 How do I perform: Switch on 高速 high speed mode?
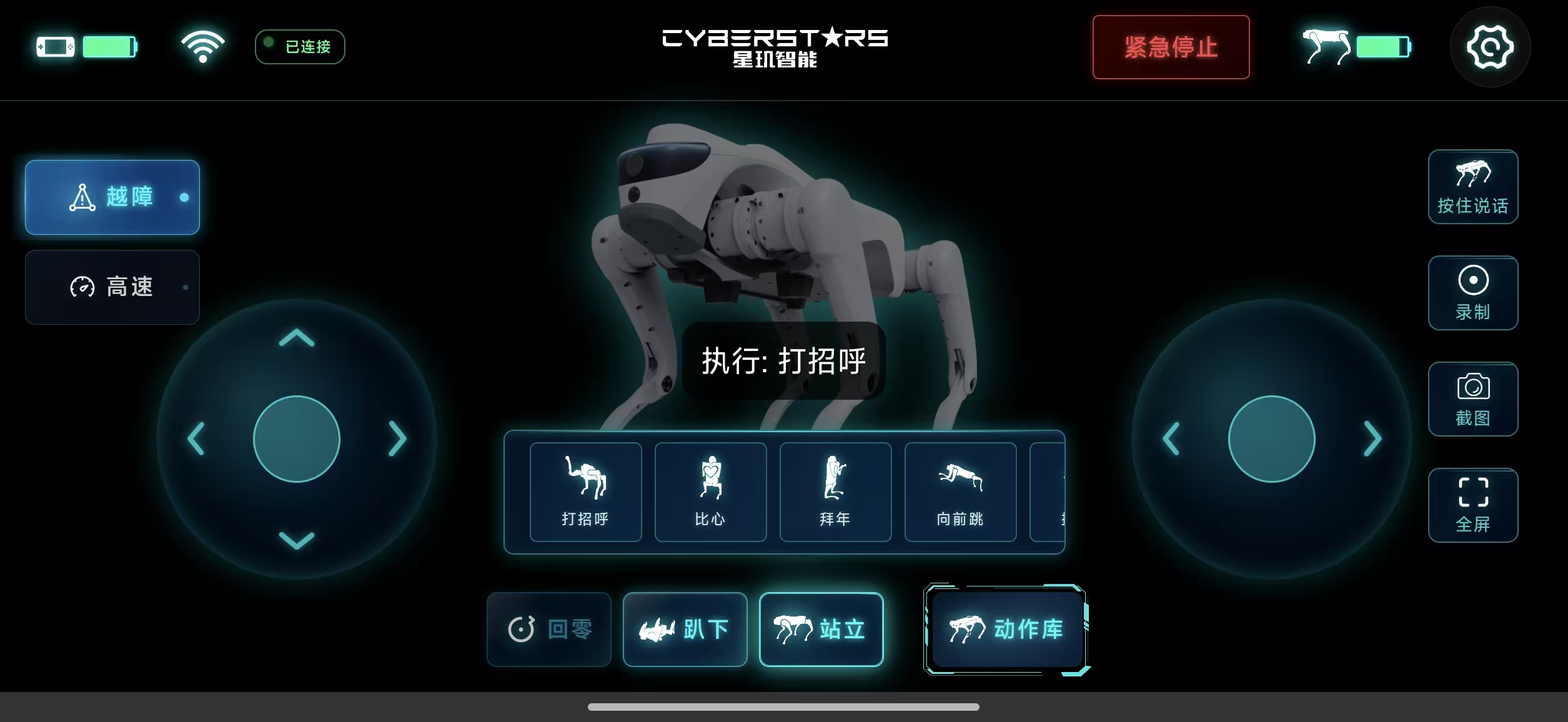[112, 287]
